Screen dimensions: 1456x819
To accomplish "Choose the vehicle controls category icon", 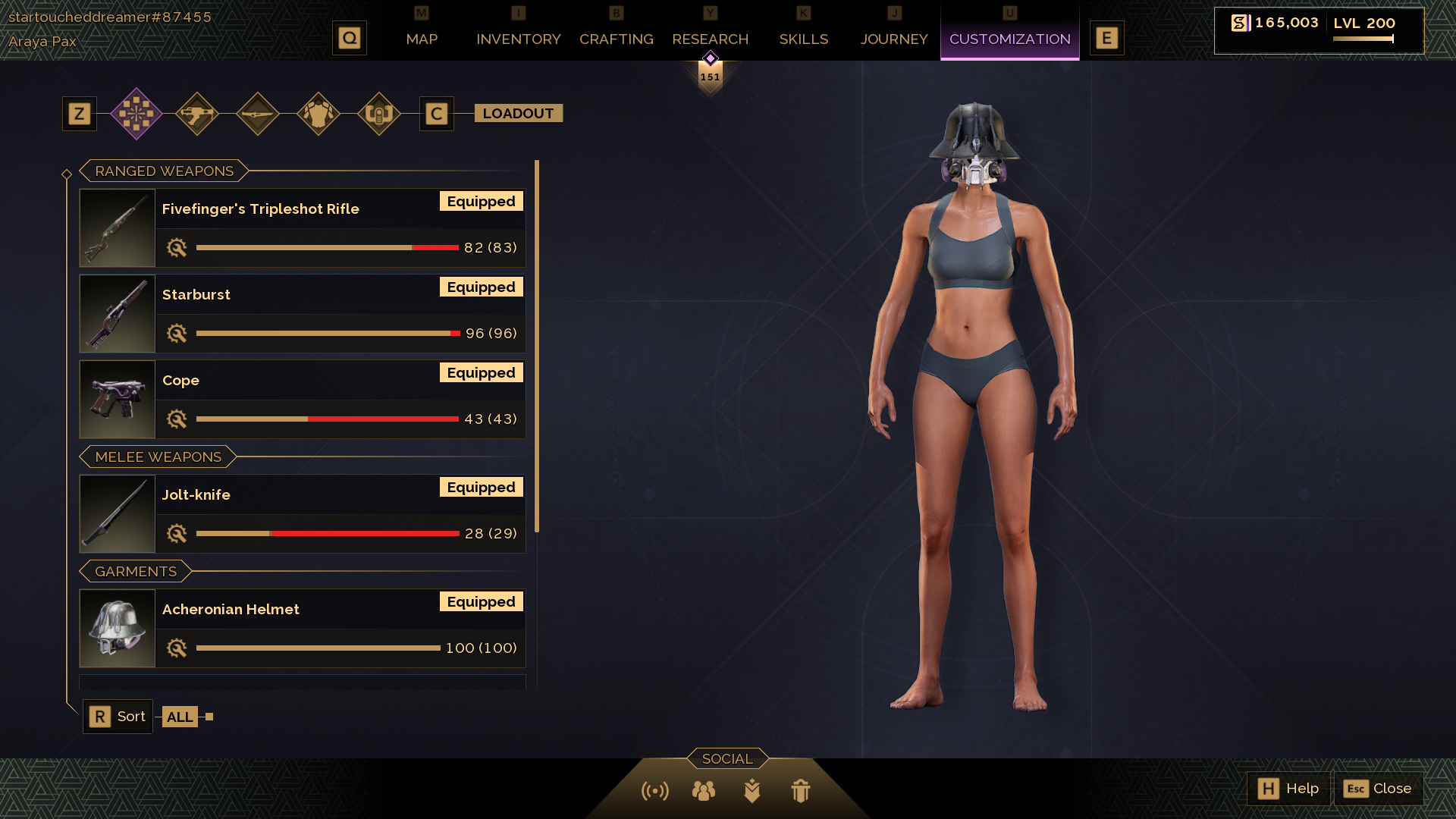I will (379, 114).
